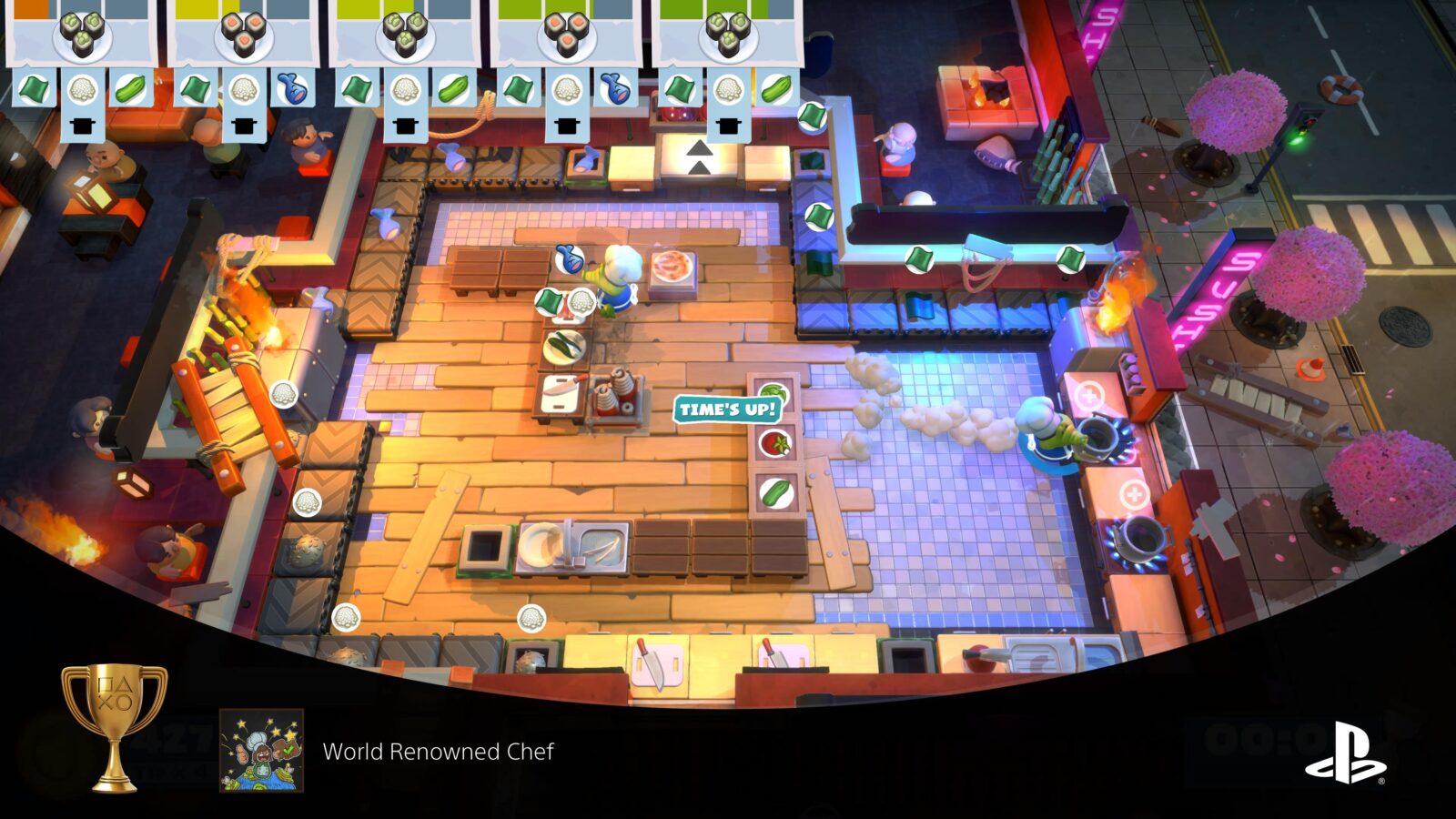
Task: Expand the upward arrows panel above the kitchen
Action: pos(701,157)
